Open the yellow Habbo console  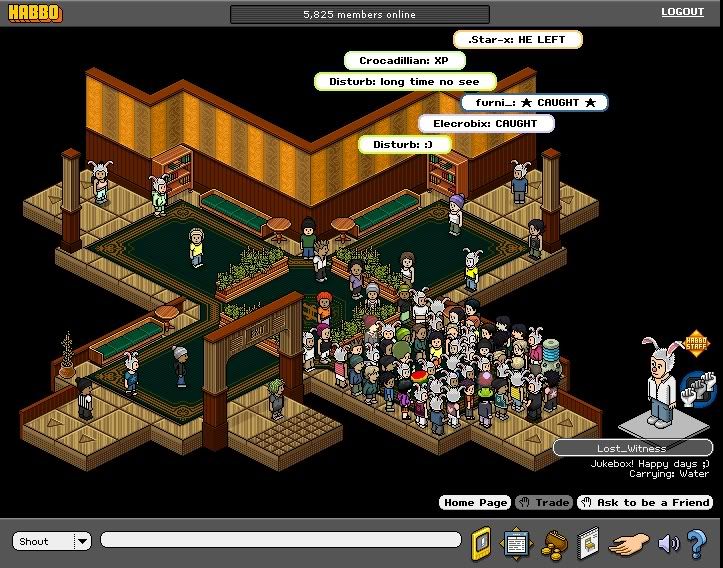click(x=482, y=542)
